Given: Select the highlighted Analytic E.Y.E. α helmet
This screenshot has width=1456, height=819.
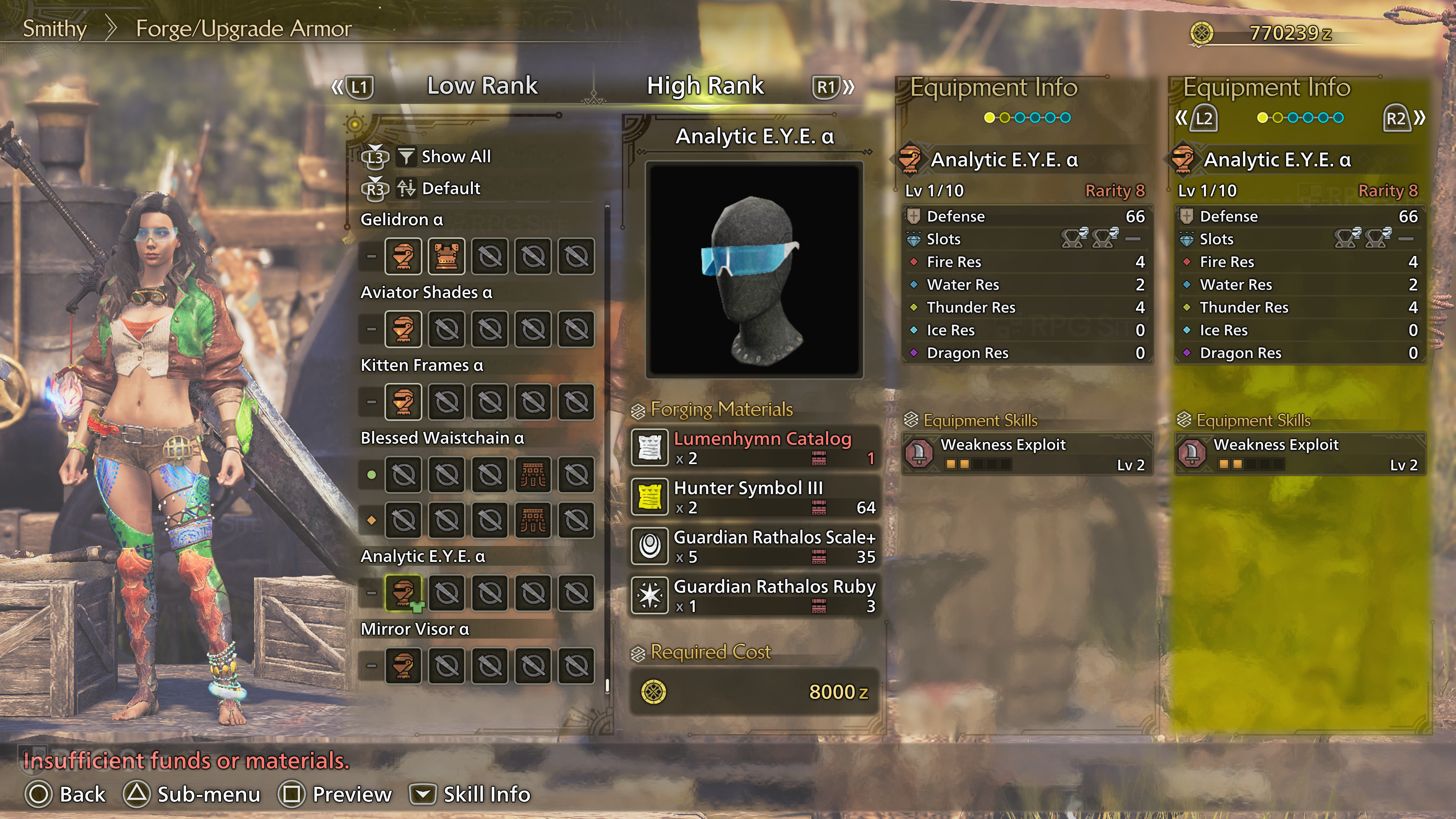Looking at the screenshot, I should click(403, 593).
